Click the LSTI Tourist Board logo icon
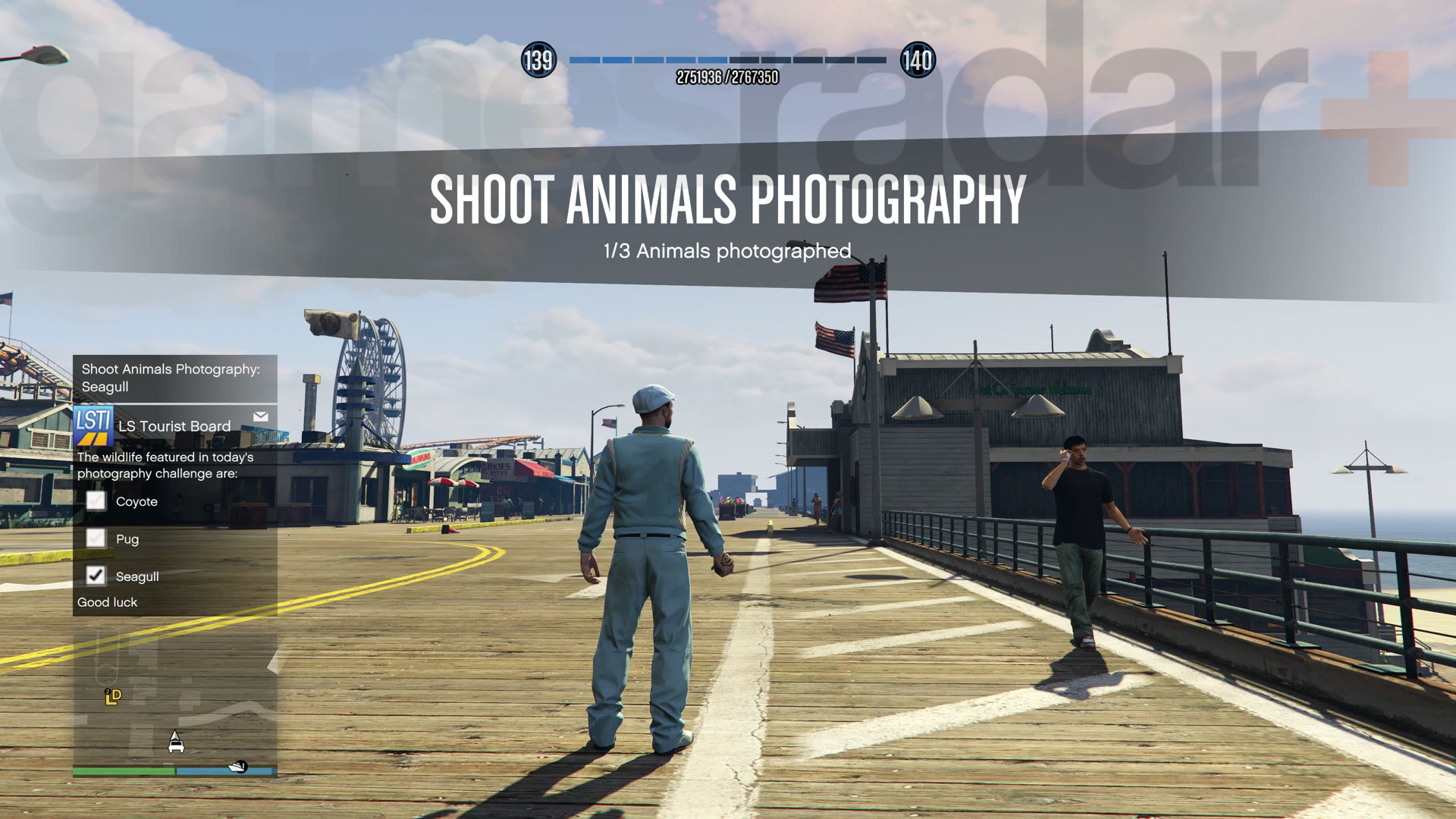The width and height of the screenshot is (1456, 819). coord(93,425)
